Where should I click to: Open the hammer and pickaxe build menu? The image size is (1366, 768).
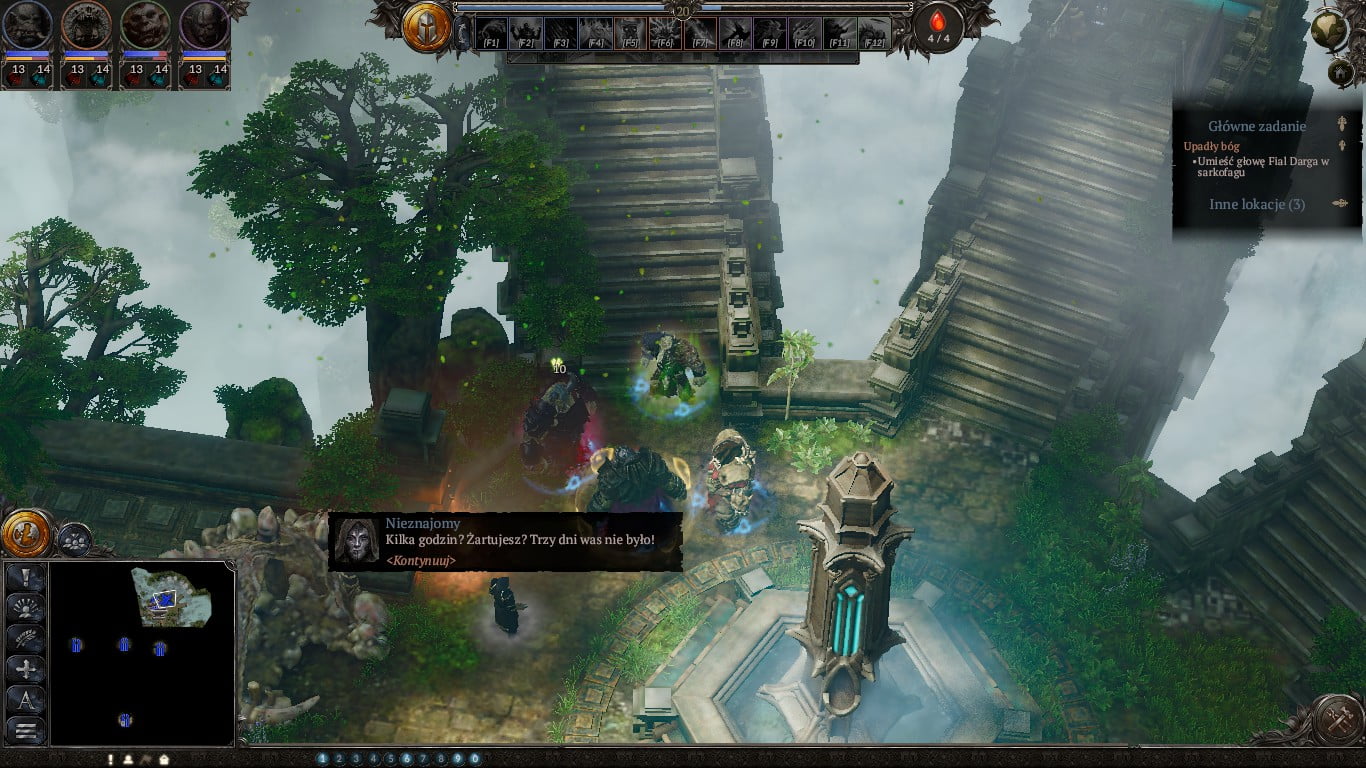point(1338,719)
